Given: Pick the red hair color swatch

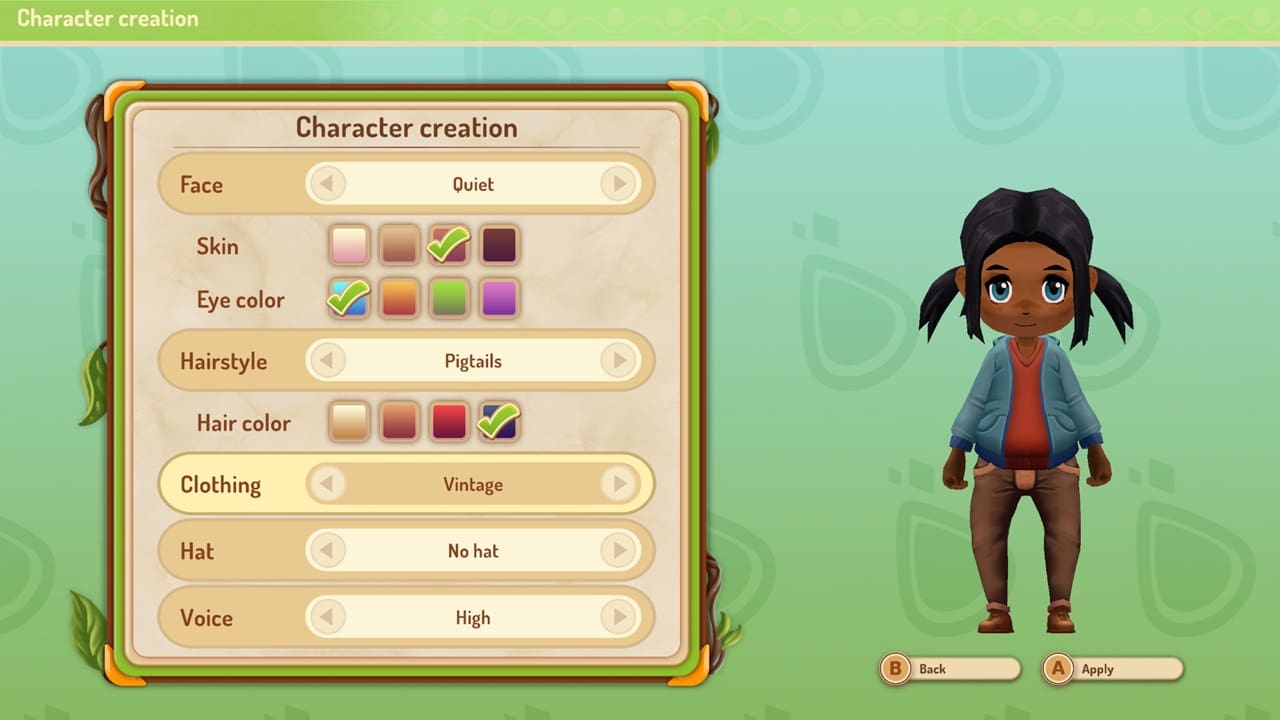Looking at the screenshot, I should point(448,422).
